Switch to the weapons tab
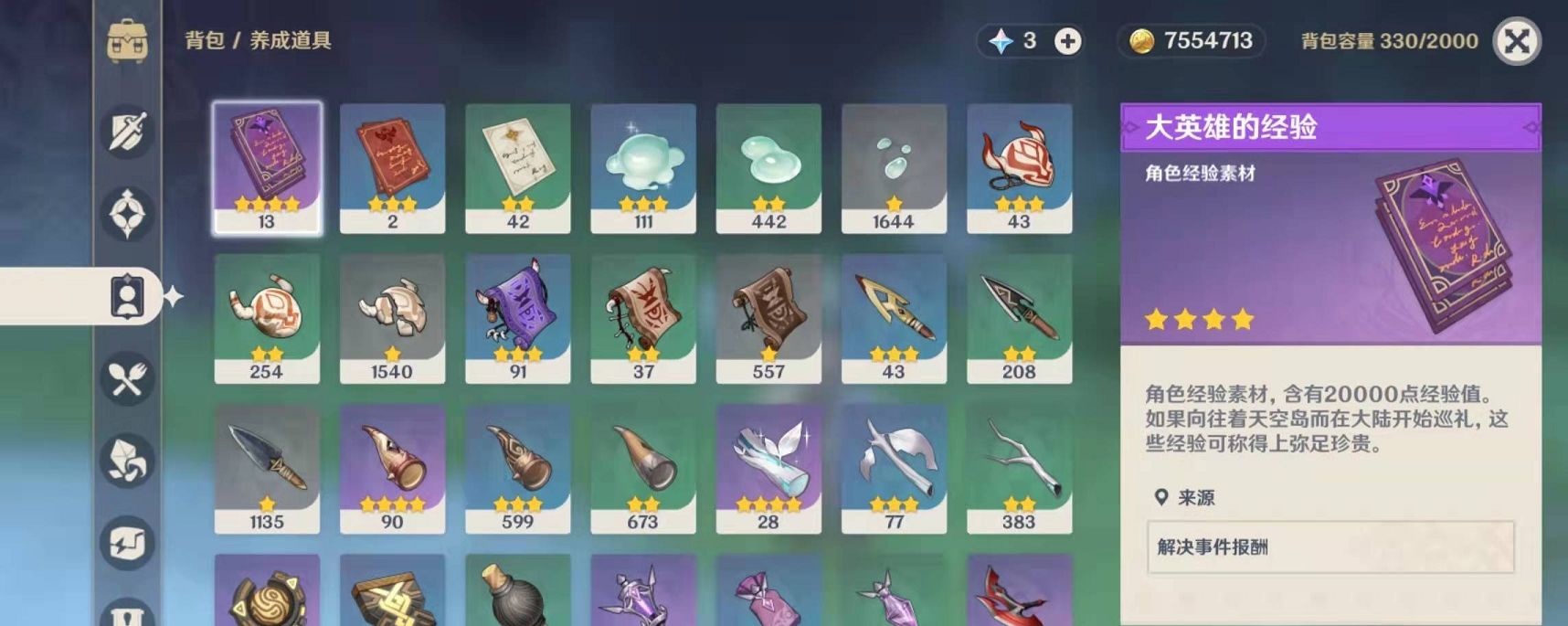The height and width of the screenshot is (626, 1568). (x=127, y=132)
